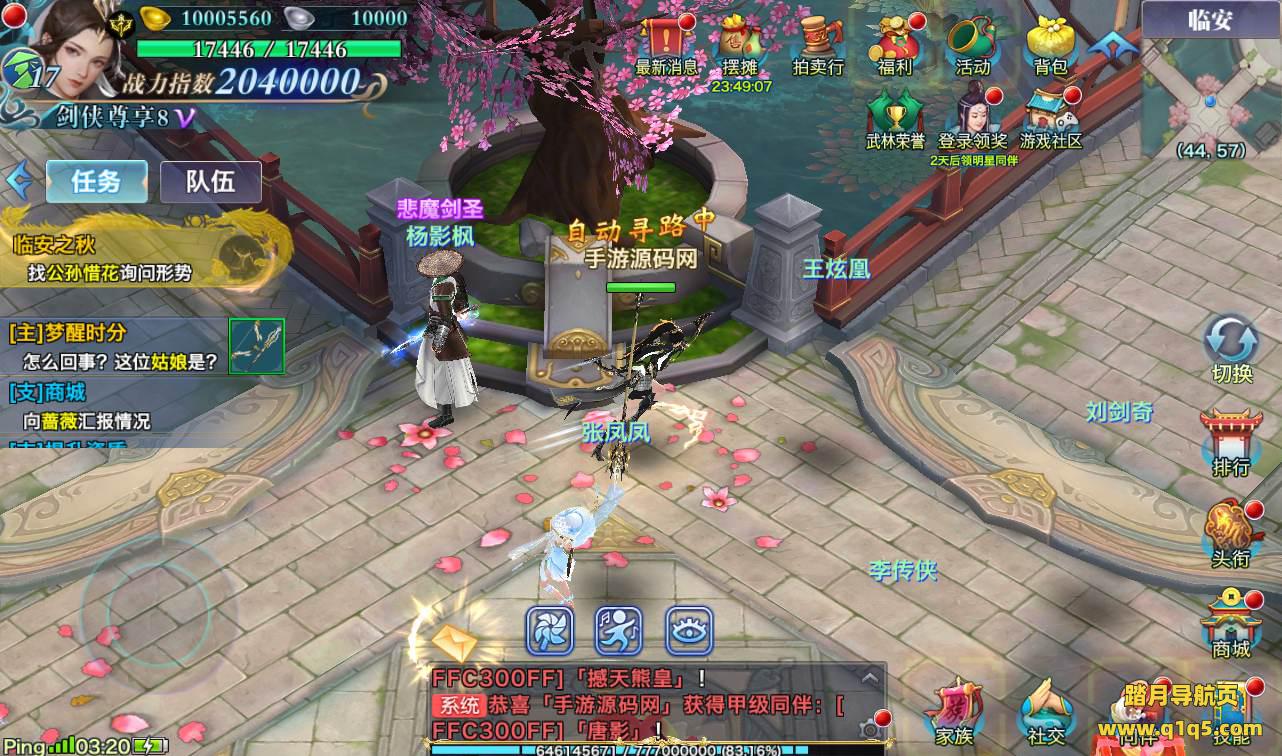Click the eye icon button
1282x756 pixels.
(x=689, y=632)
